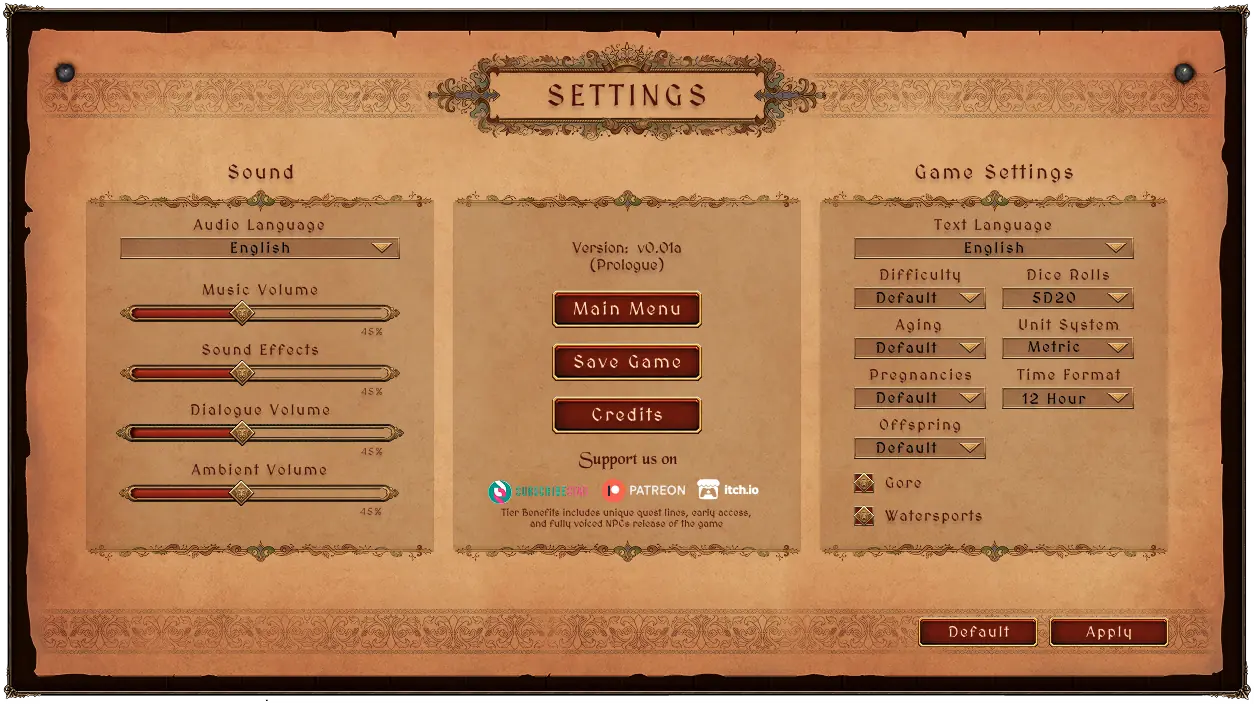Open the Credits screen
The width and height of the screenshot is (1254, 704).
pos(627,415)
